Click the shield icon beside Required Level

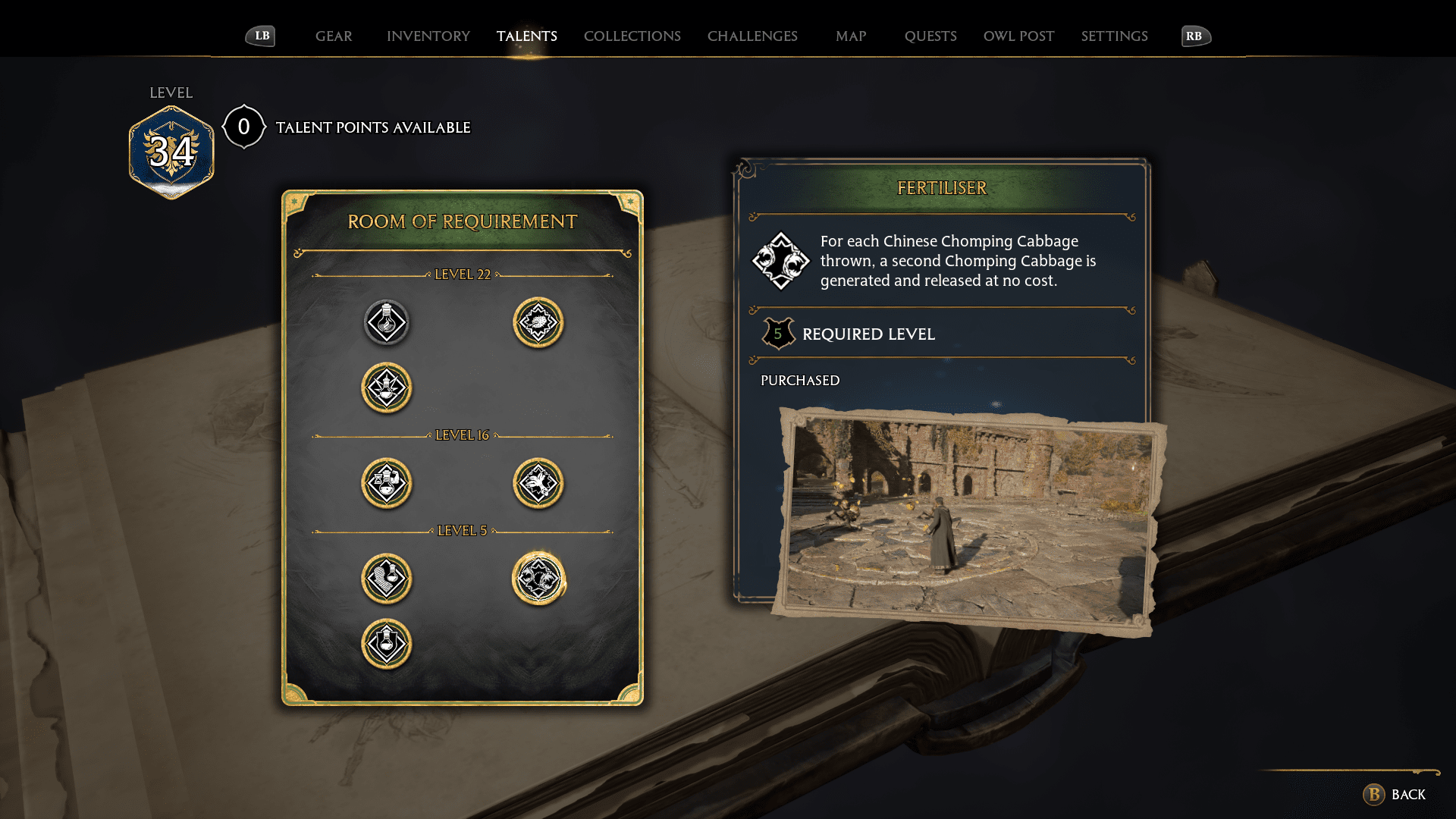pyautogui.click(x=778, y=334)
